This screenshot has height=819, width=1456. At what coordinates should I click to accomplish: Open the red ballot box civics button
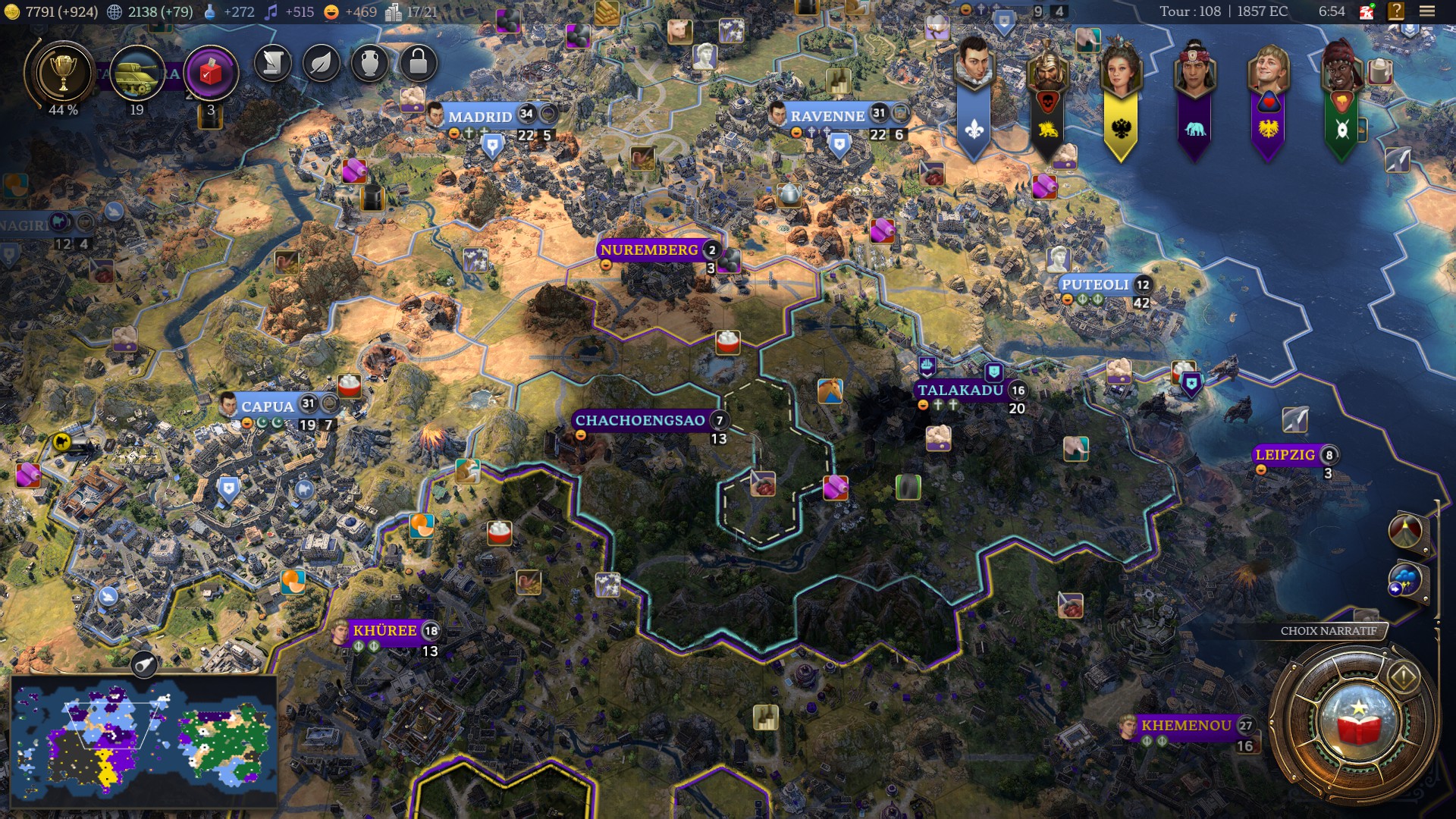pyautogui.click(x=211, y=74)
